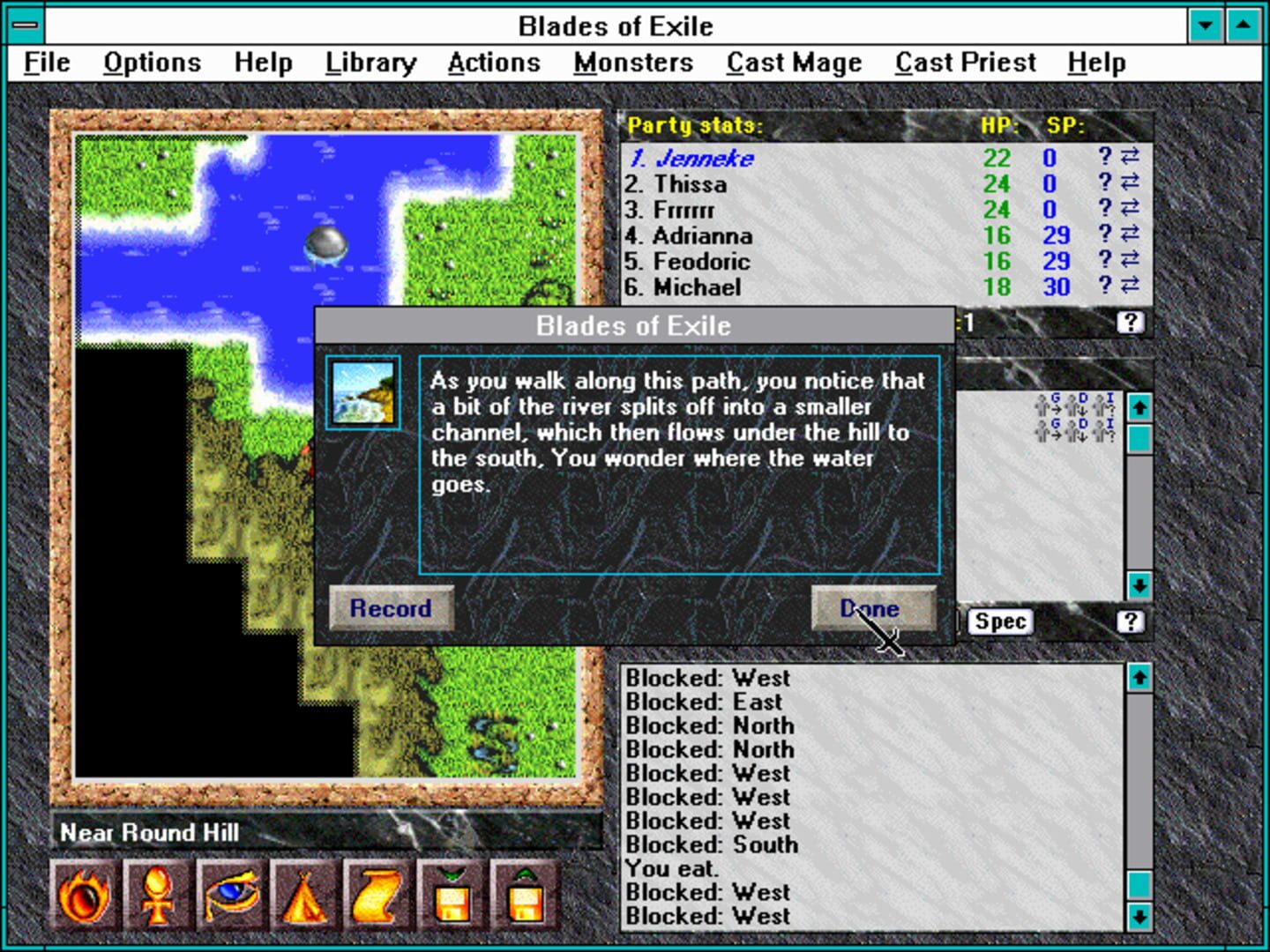Open the Cast Mage menu

tap(793, 62)
